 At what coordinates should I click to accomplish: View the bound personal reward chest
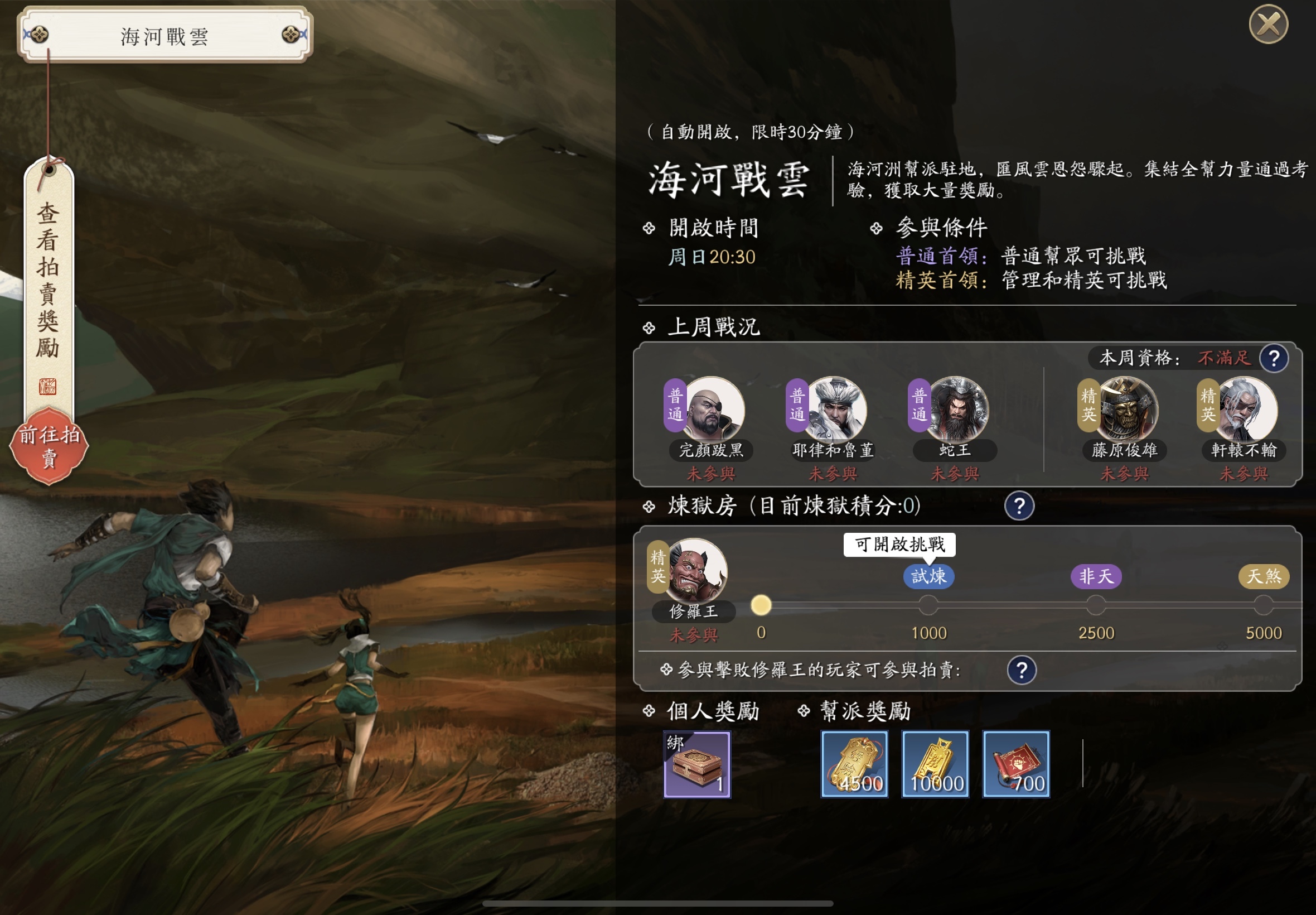(698, 764)
